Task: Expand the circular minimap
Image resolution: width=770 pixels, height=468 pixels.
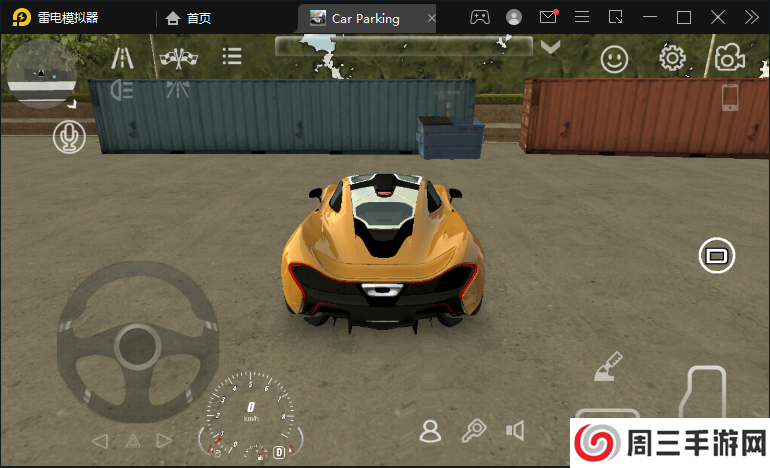Action: tap(41, 72)
